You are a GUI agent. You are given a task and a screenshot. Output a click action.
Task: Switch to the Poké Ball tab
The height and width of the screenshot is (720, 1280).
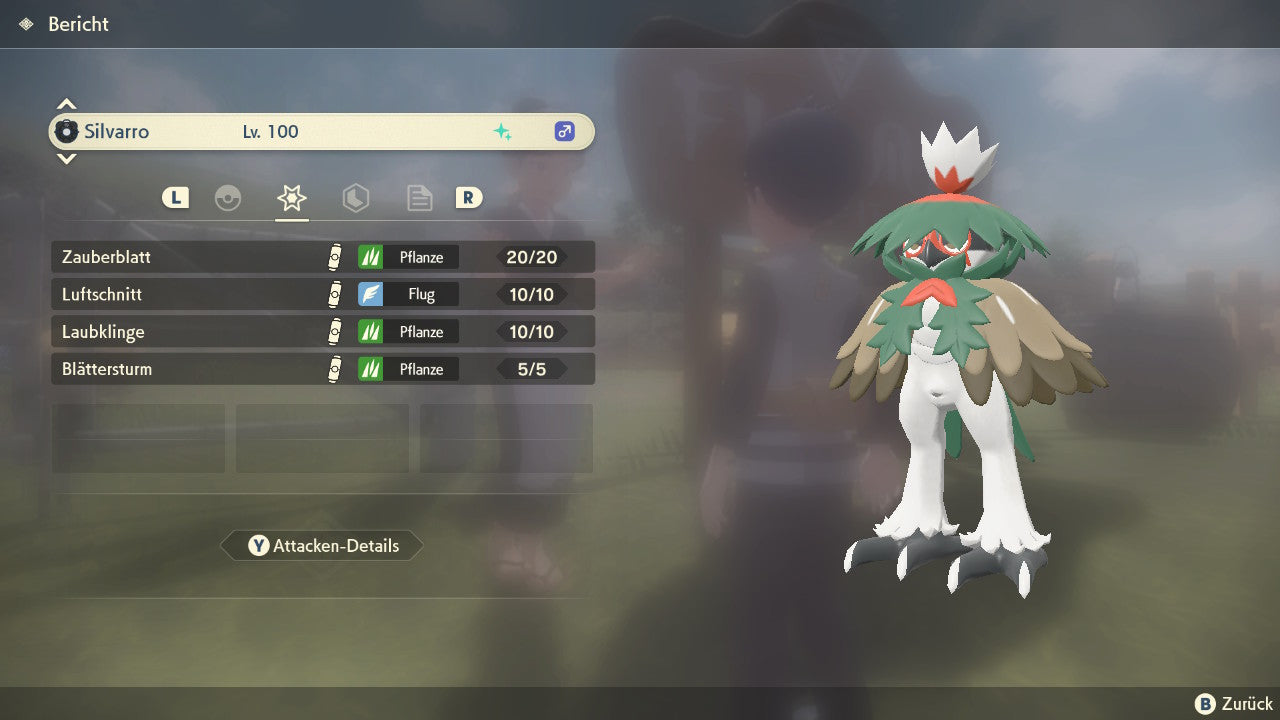click(x=228, y=198)
